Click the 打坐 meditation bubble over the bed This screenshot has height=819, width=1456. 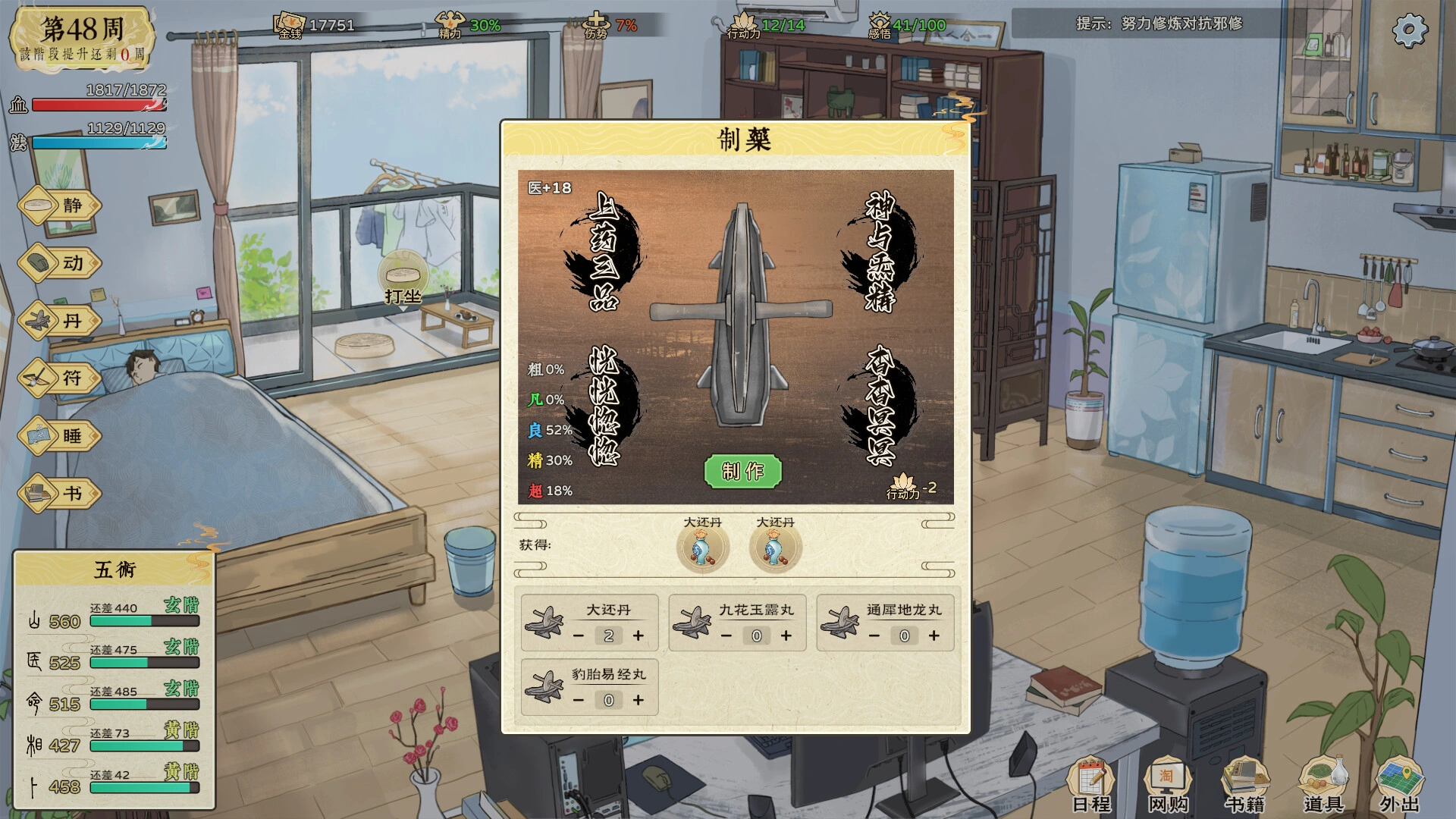[x=405, y=273]
